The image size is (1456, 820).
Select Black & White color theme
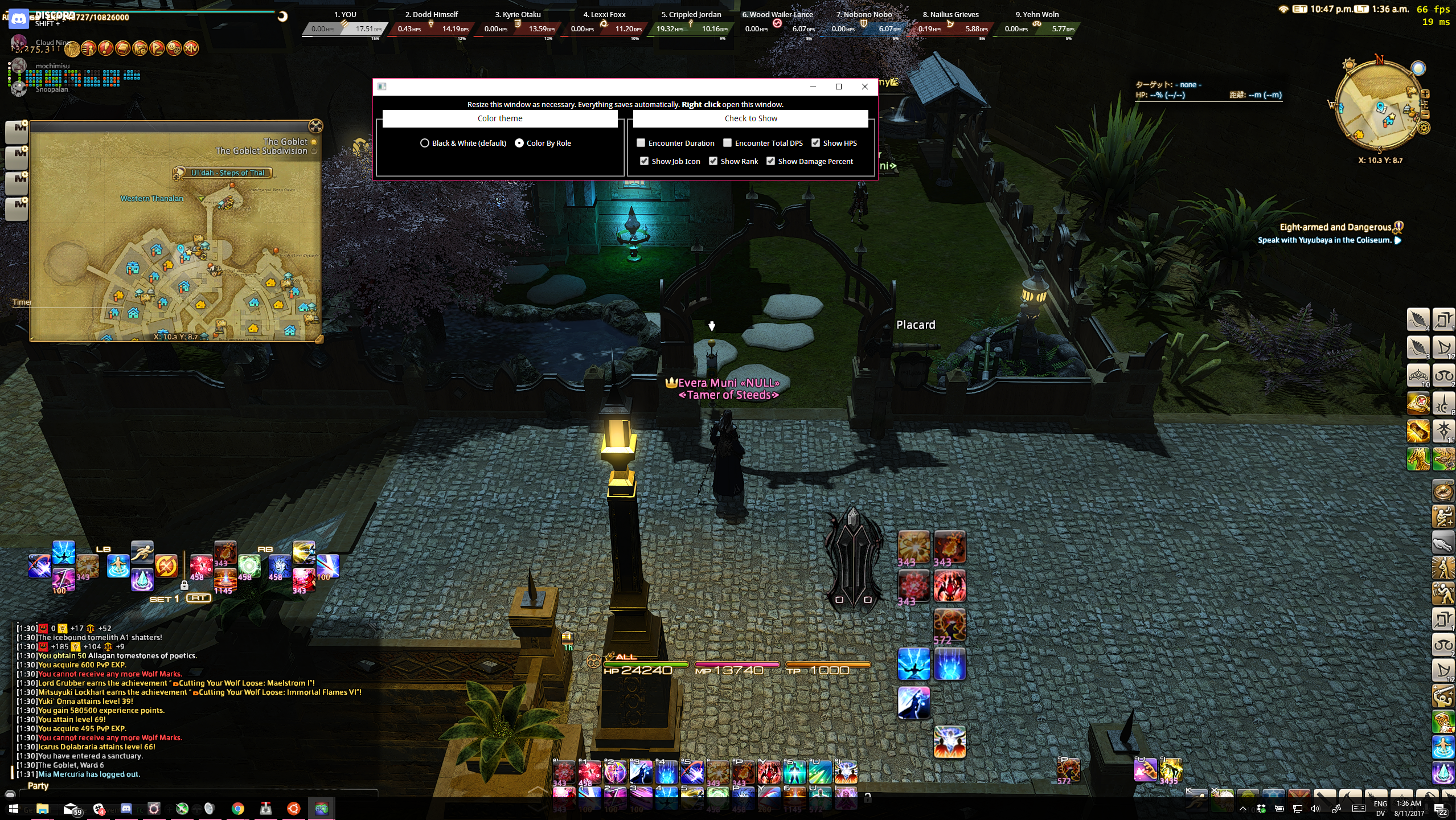click(x=425, y=143)
